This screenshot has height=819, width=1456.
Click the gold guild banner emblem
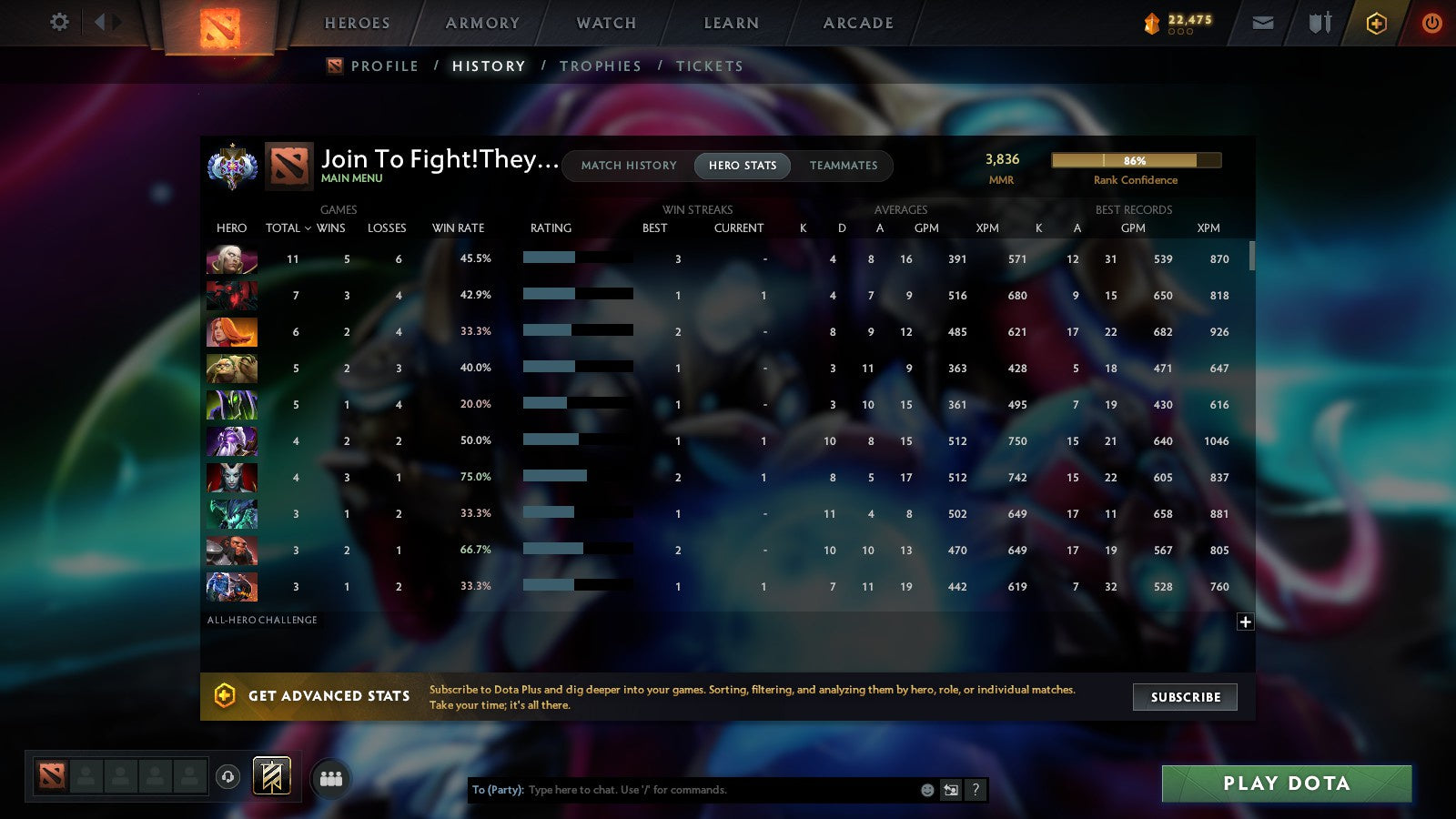(x=270, y=775)
